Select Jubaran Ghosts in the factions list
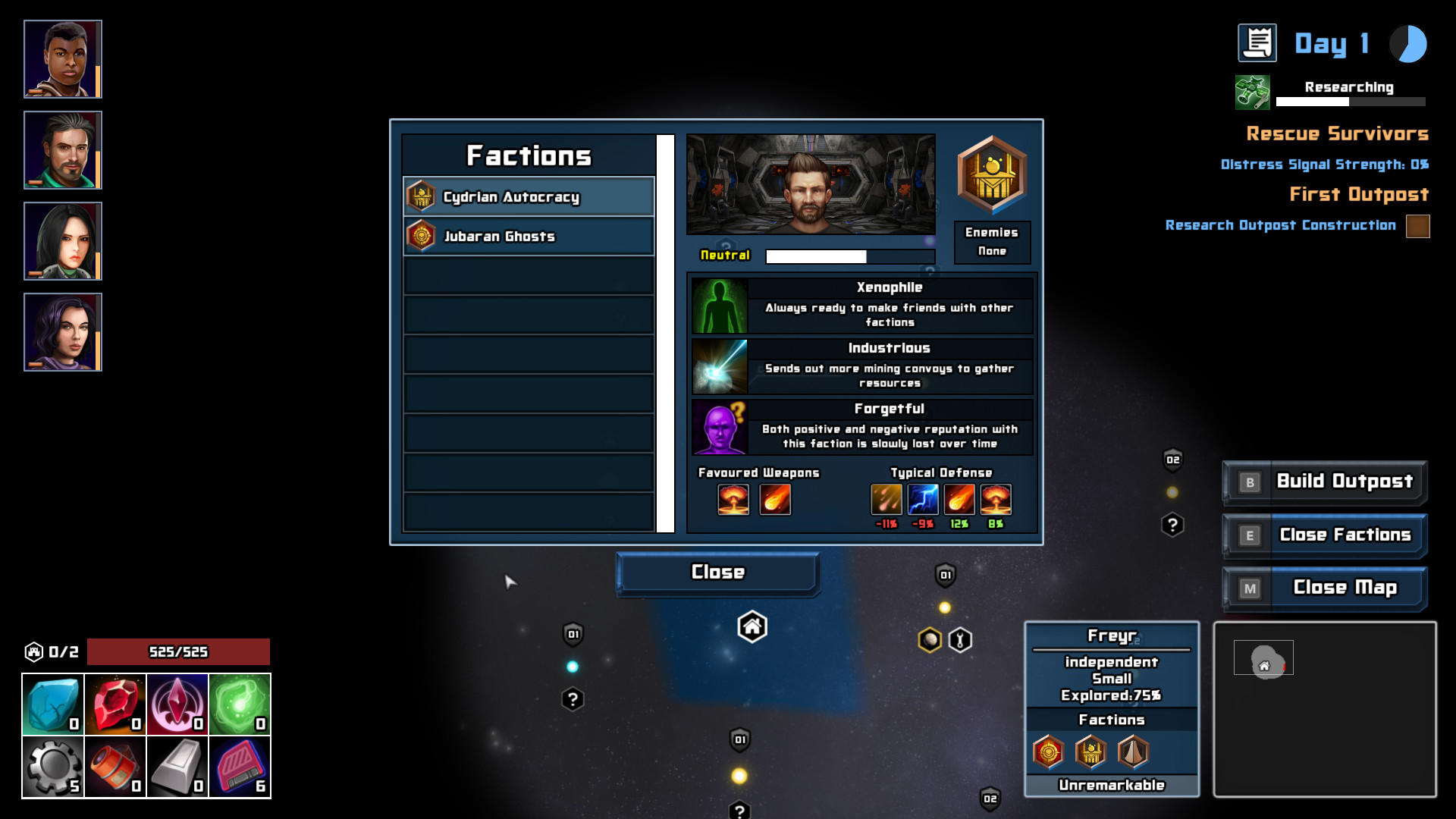 tap(529, 236)
